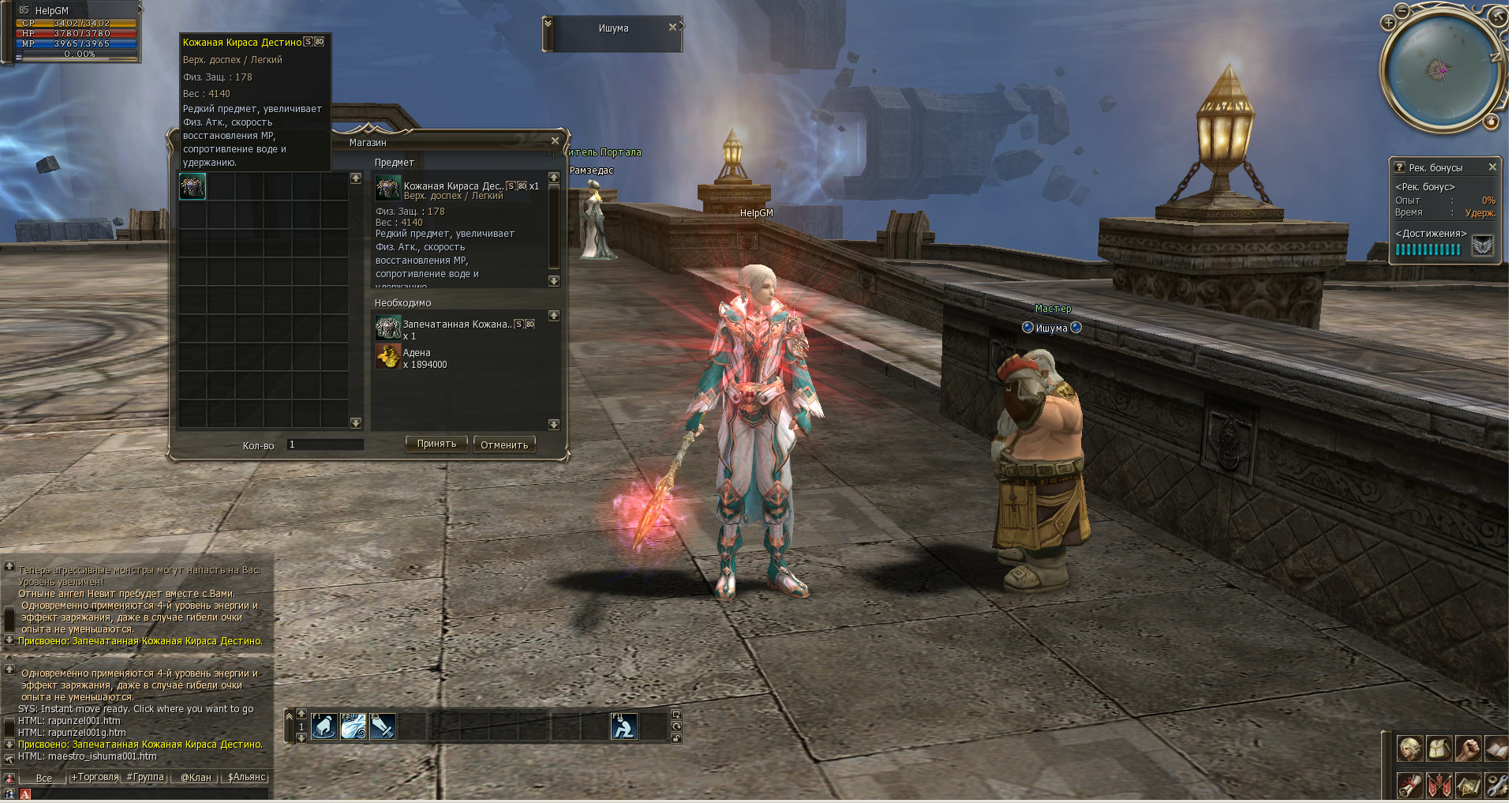Activate the F11 sit action on the hotbar

(x=624, y=726)
